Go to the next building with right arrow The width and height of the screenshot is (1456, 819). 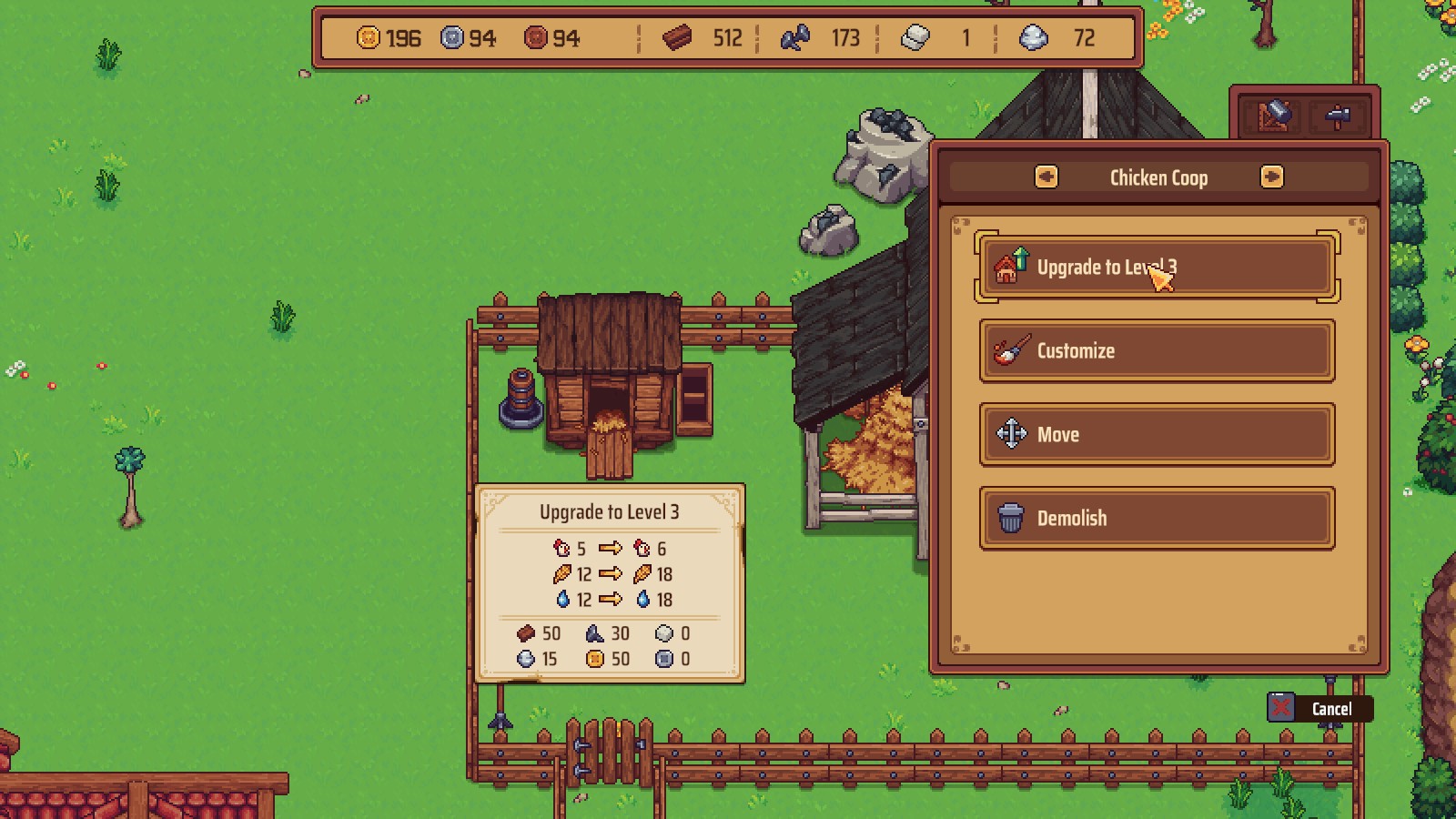(x=1271, y=177)
